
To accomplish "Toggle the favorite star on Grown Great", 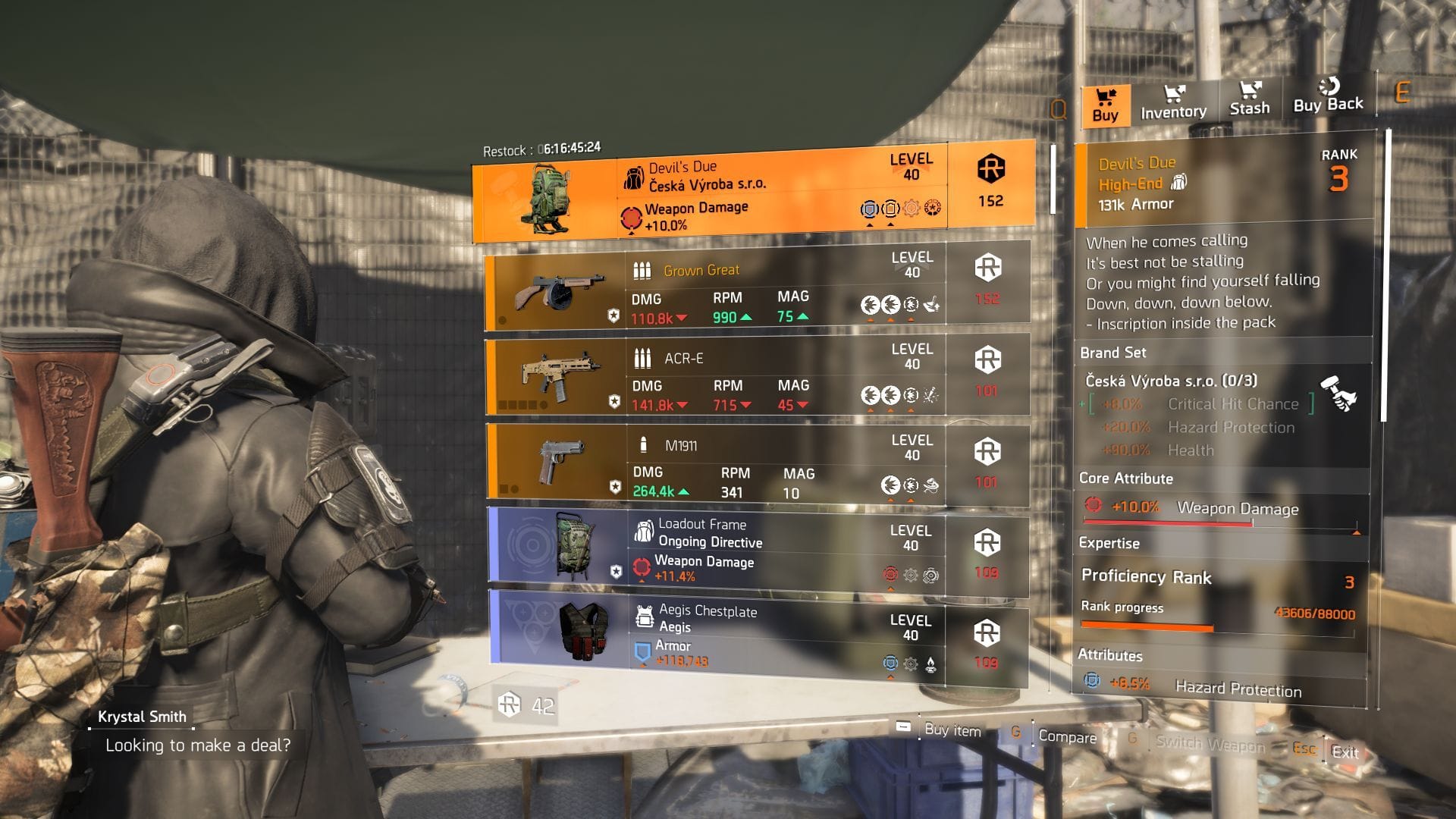I will (x=616, y=314).
